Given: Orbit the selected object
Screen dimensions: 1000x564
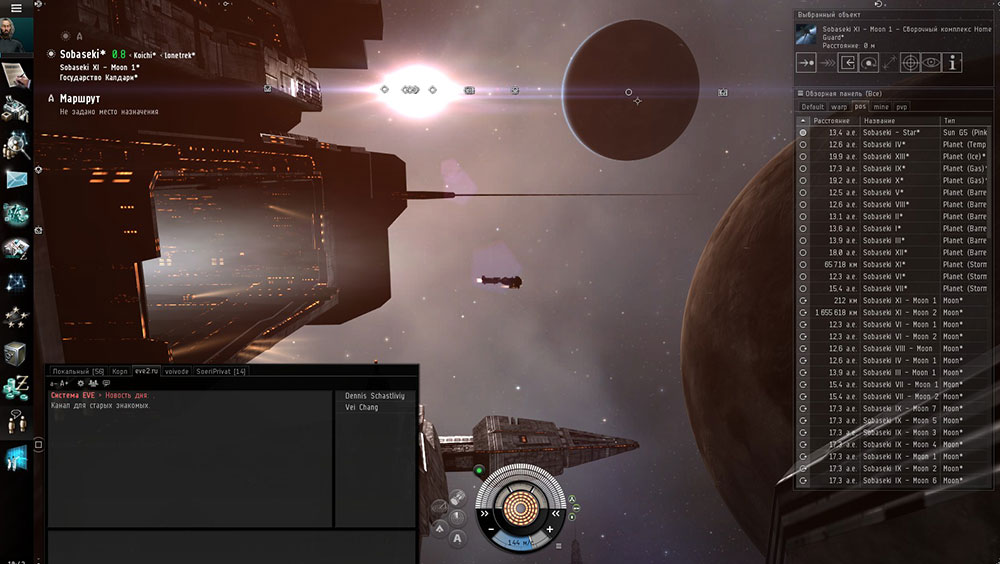Looking at the screenshot, I should (x=869, y=63).
